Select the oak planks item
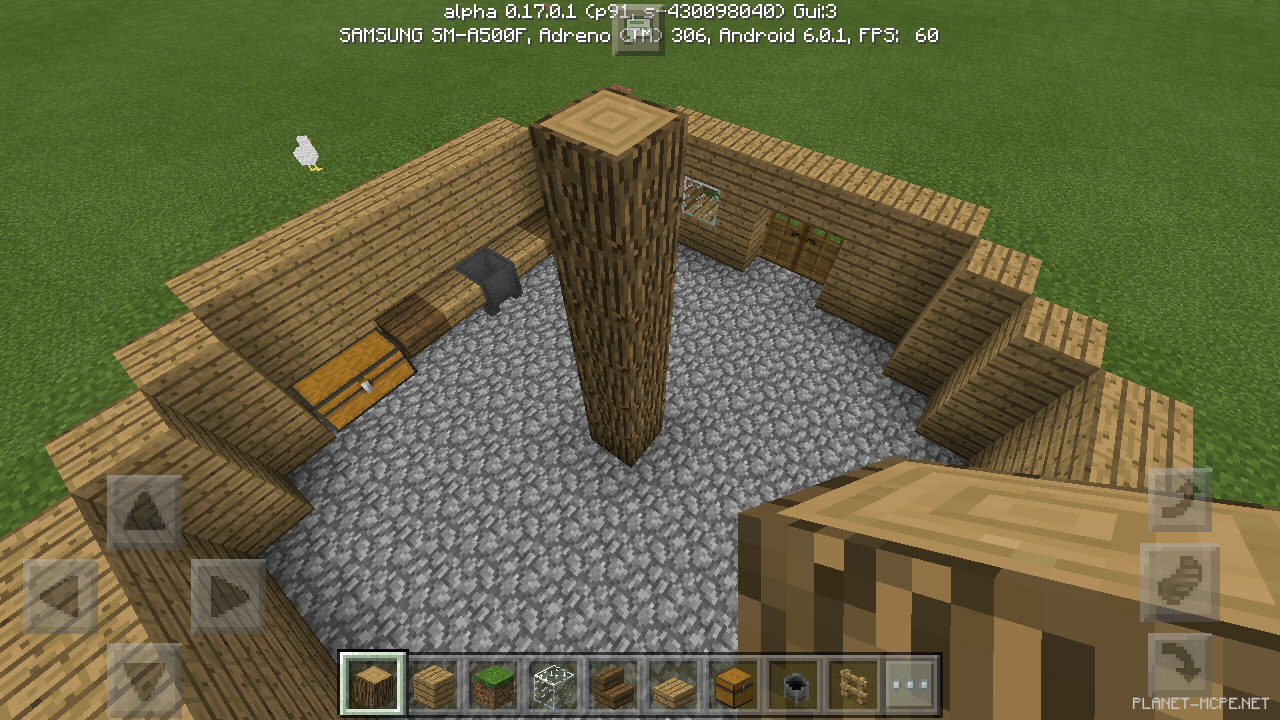 click(x=431, y=683)
